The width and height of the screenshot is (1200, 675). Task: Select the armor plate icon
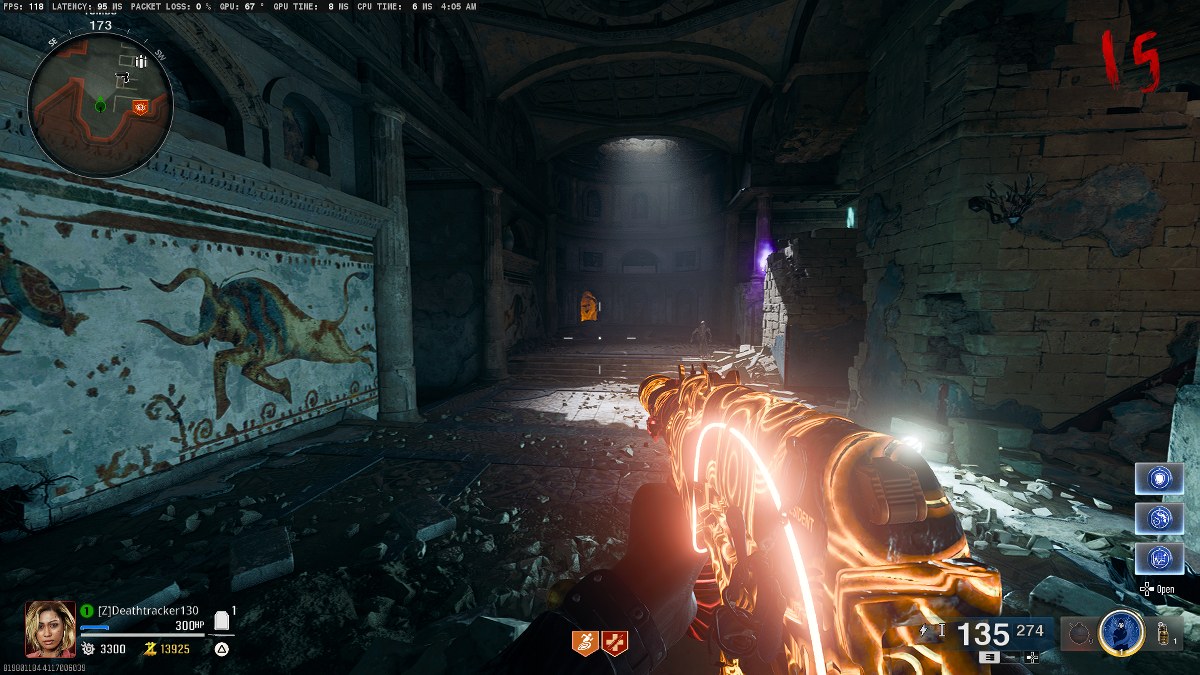[222, 622]
